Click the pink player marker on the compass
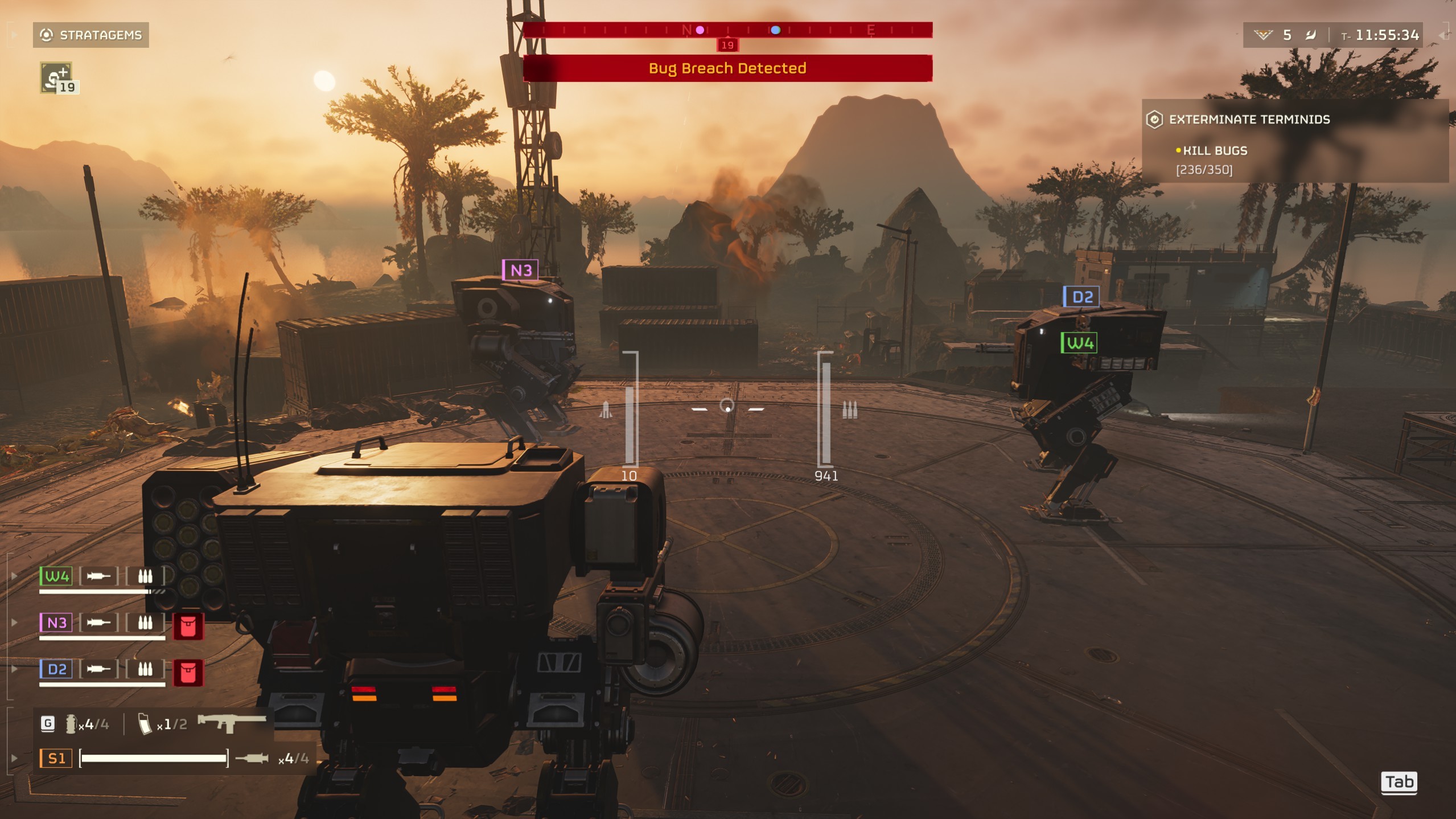This screenshot has height=819, width=1456. click(700, 30)
